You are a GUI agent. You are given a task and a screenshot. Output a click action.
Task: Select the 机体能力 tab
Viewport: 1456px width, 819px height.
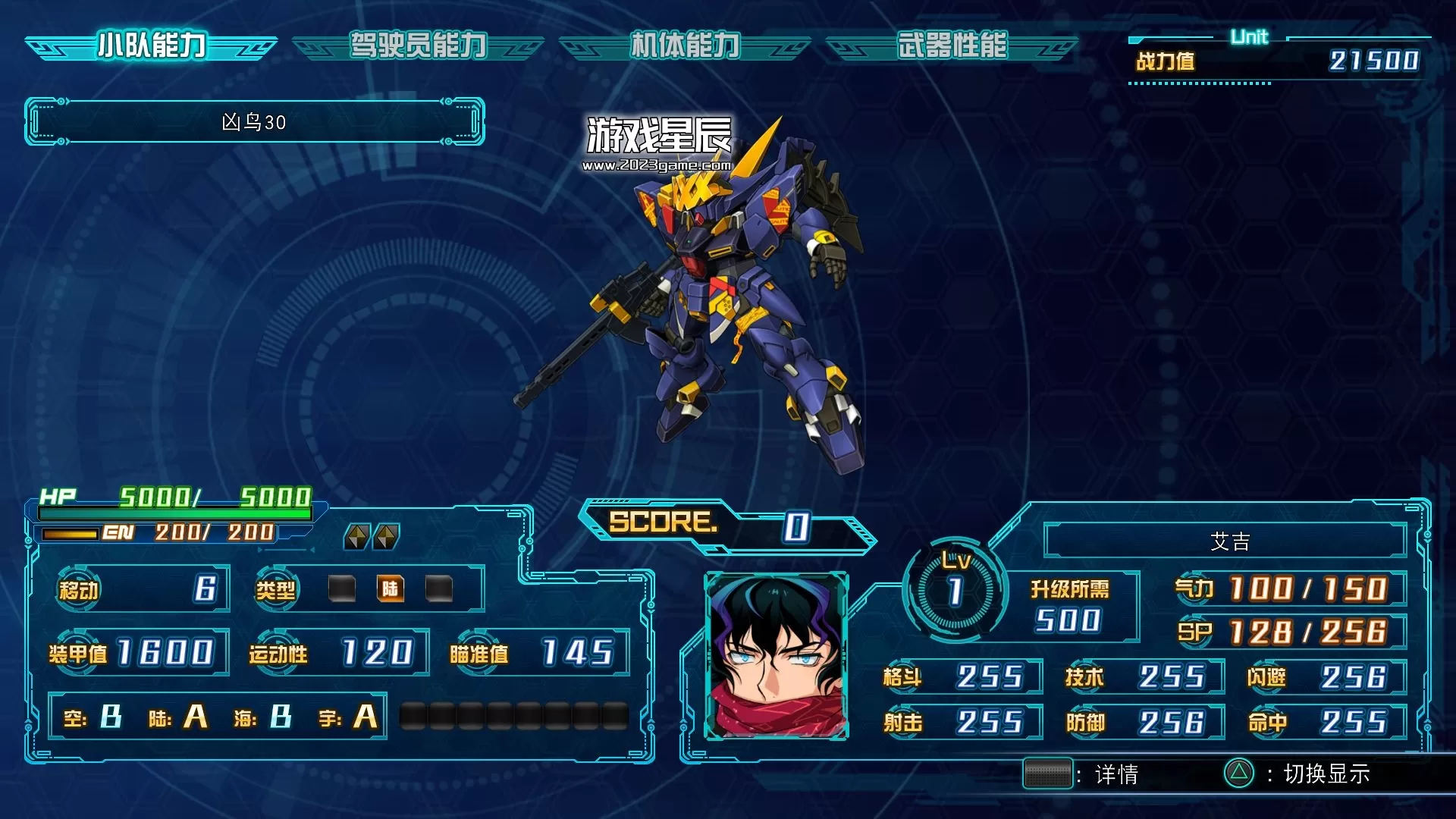[x=685, y=46]
